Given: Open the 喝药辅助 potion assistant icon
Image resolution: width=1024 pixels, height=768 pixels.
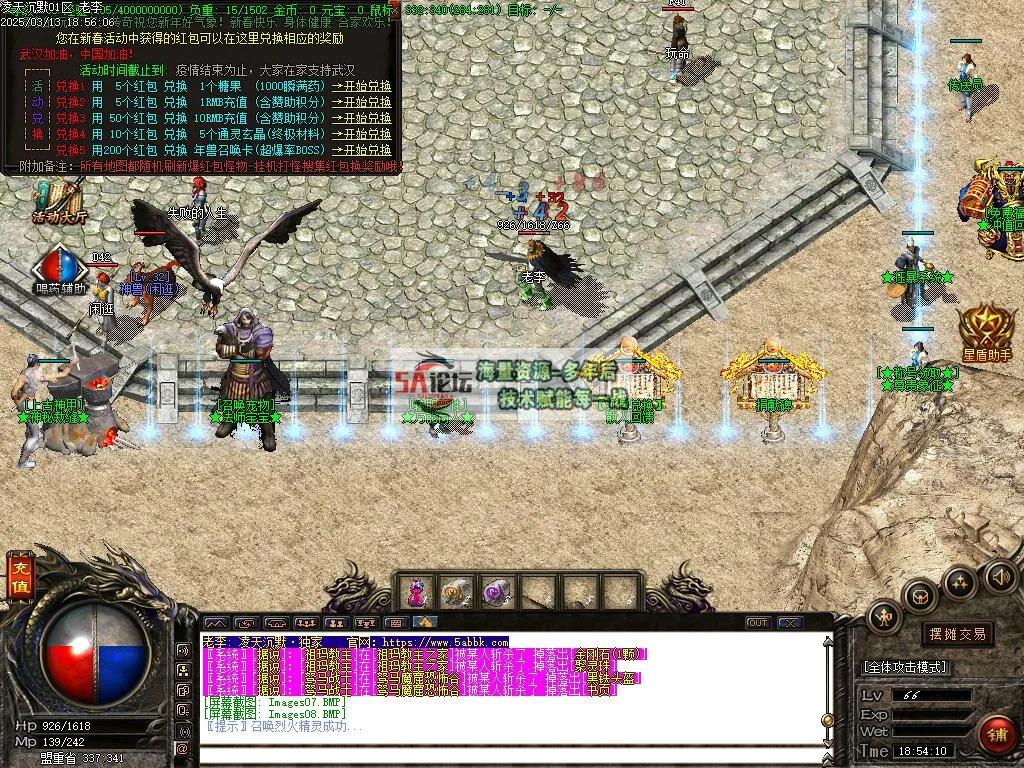Looking at the screenshot, I should [x=61, y=269].
